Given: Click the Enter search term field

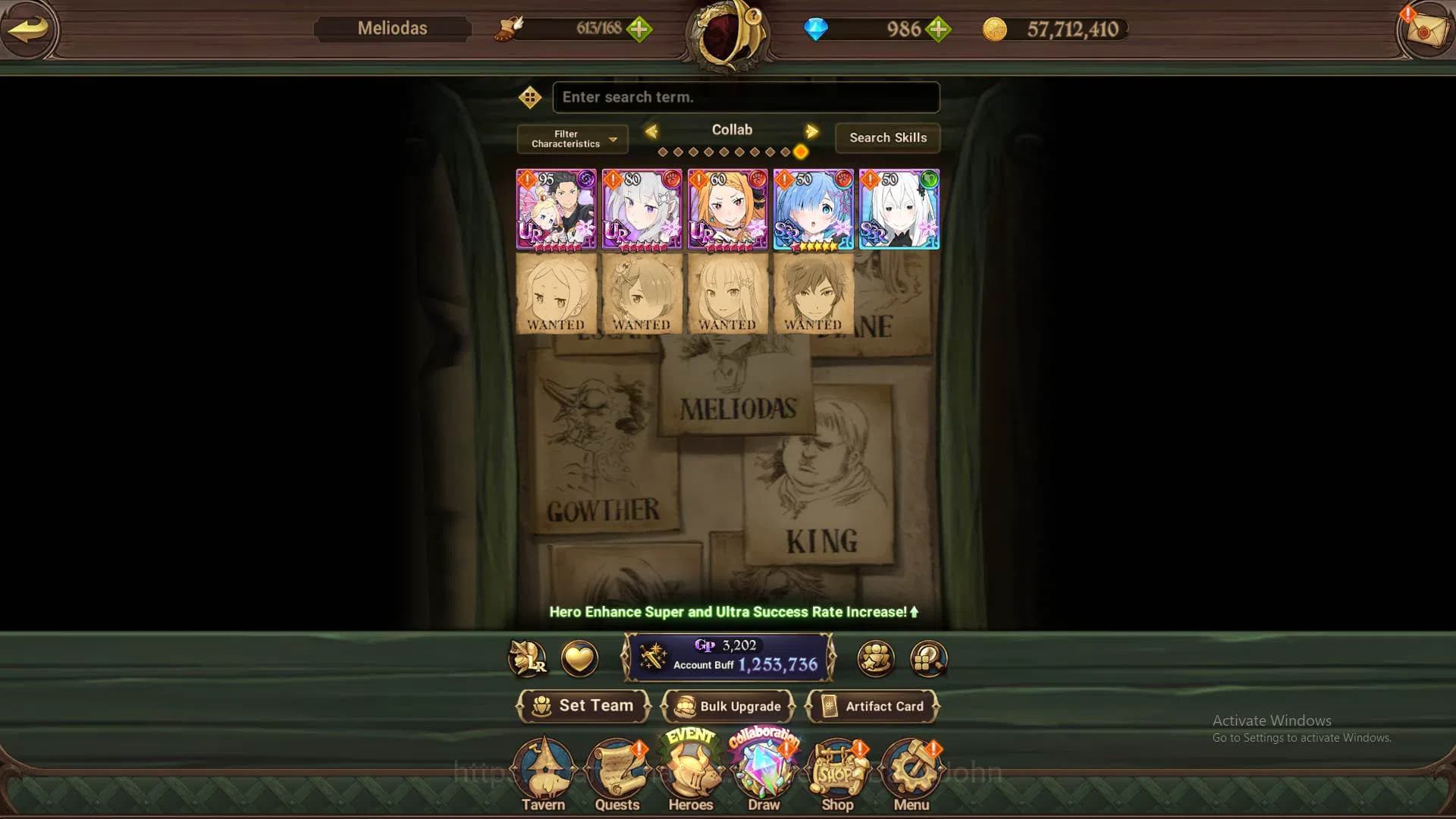Looking at the screenshot, I should (745, 97).
